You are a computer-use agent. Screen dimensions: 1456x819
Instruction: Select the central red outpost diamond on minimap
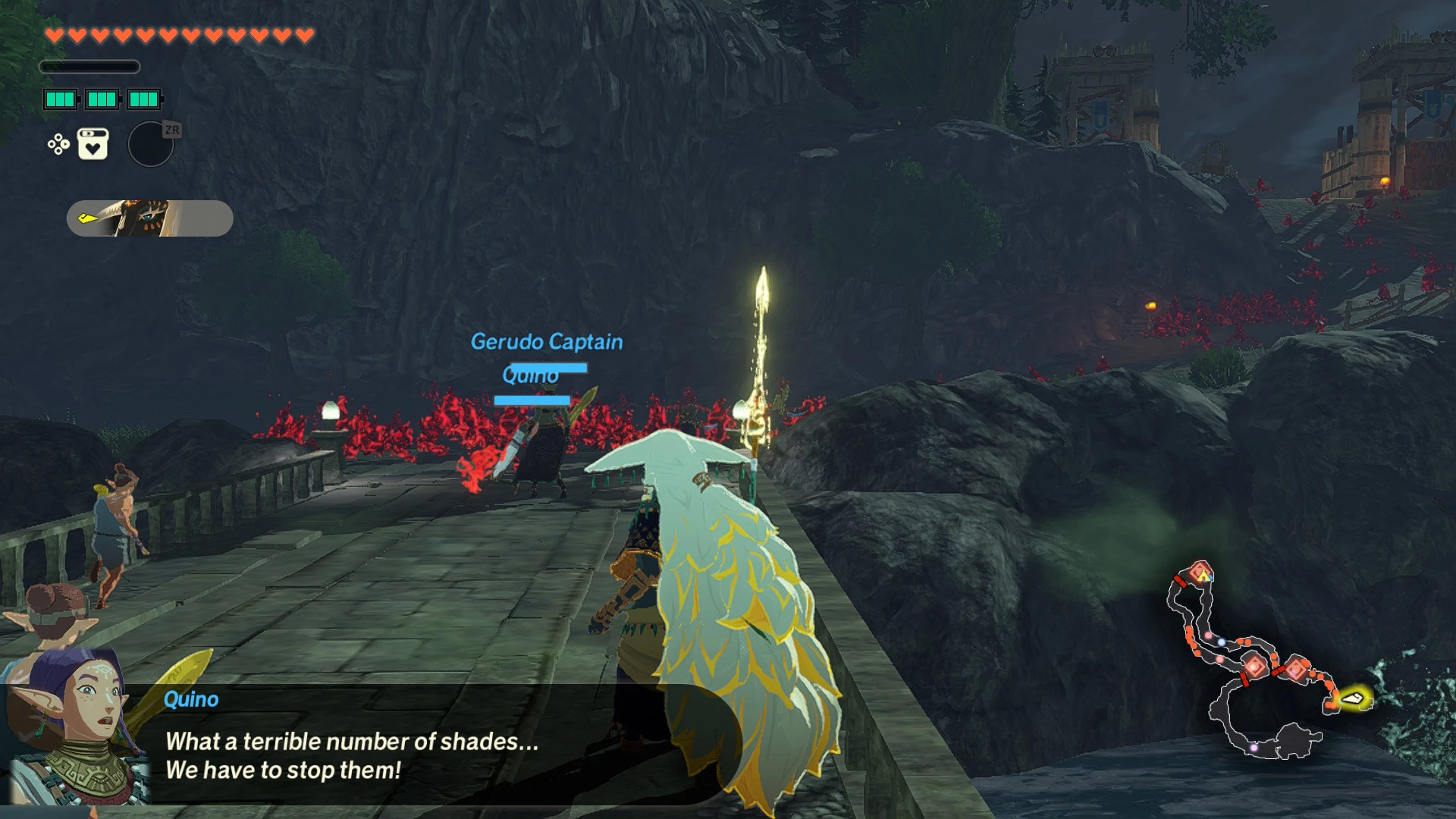pyautogui.click(x=1255, y=667)
